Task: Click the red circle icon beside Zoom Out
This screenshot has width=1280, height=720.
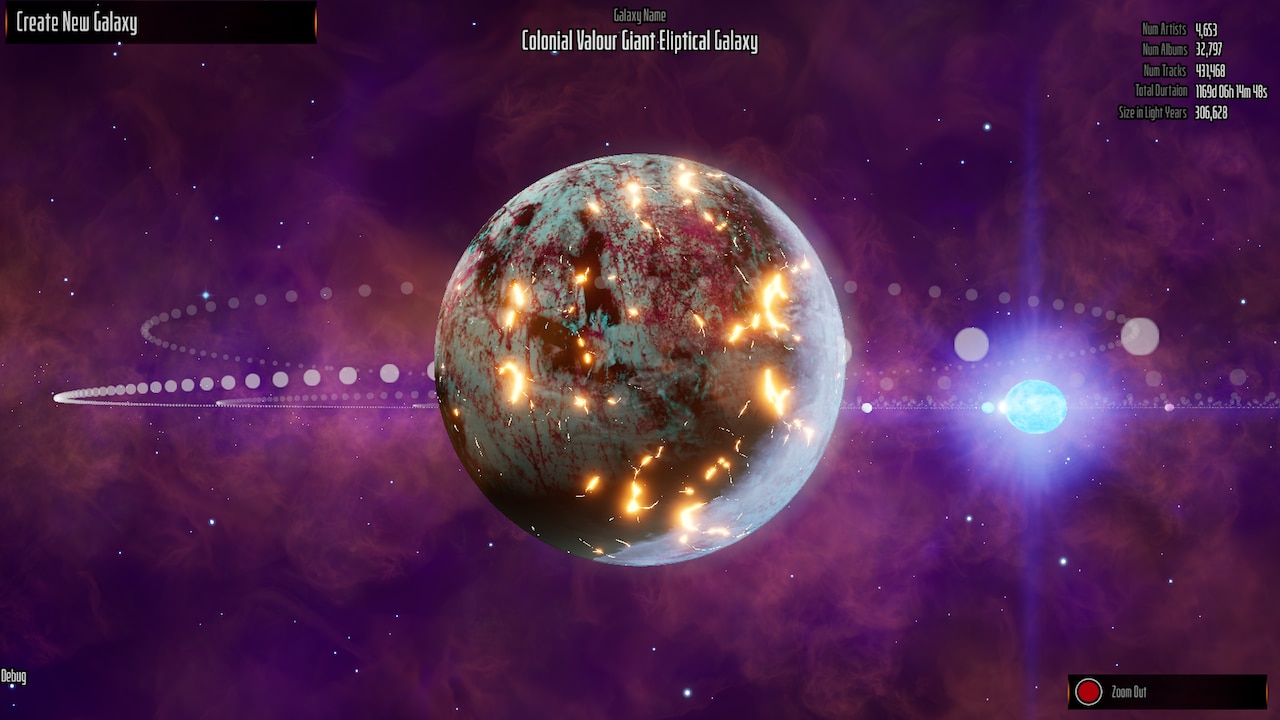Action: click(1091, 691)
